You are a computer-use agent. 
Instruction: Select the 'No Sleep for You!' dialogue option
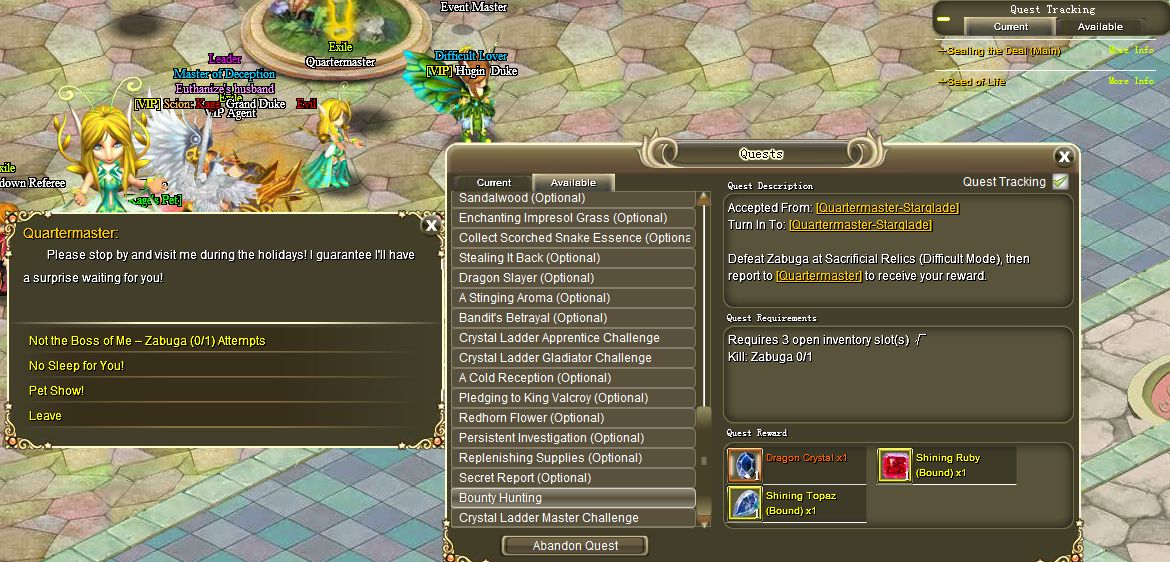pos(77,366)
